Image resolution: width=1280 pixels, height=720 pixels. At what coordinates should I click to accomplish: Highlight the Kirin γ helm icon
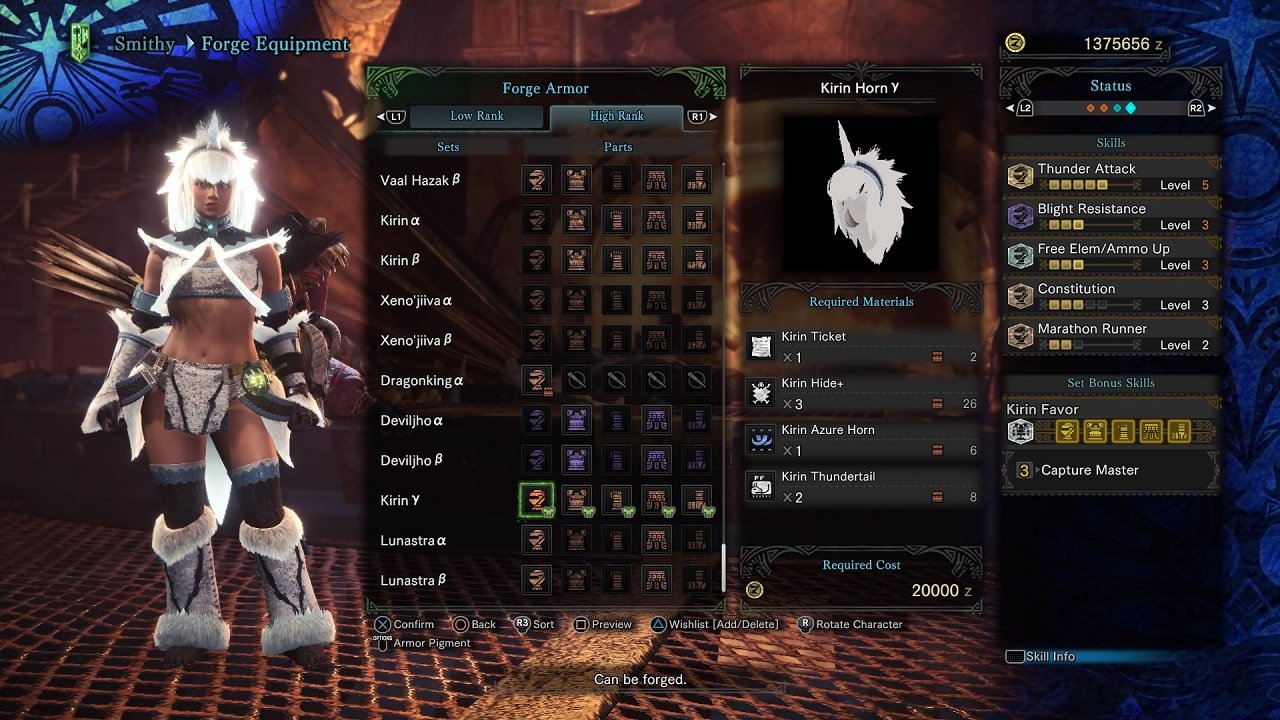point(537,500)
